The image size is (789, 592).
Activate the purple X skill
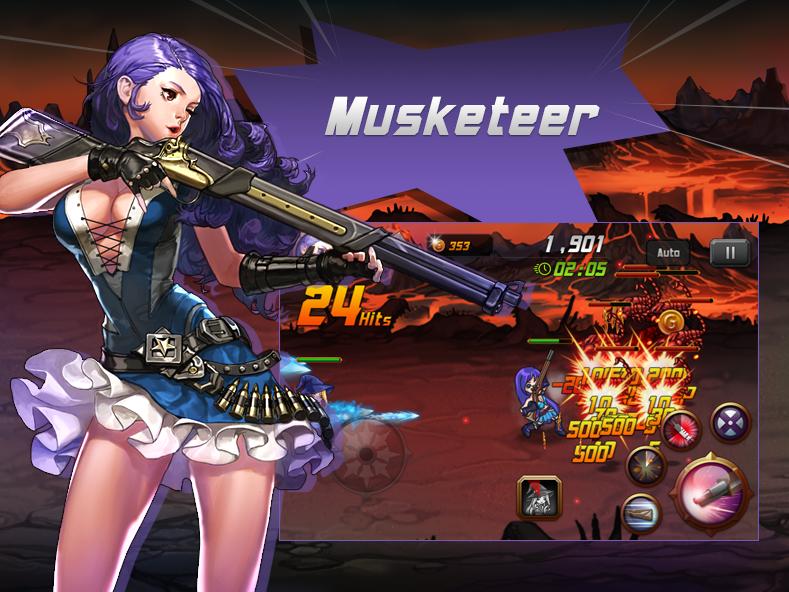click(731, 422)
